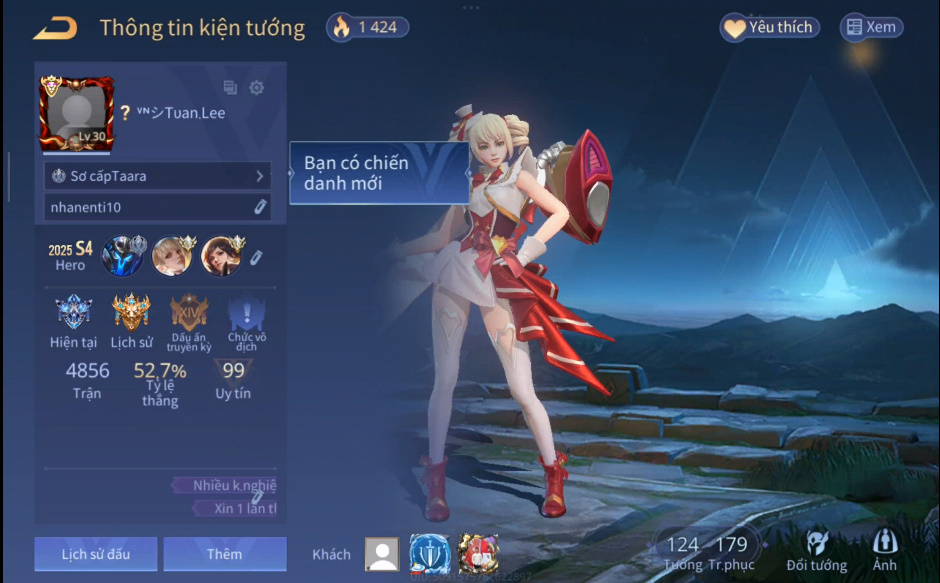
Task: Open the Ảnh photo button
Action: pyautogui.click(x=885, y=550)
